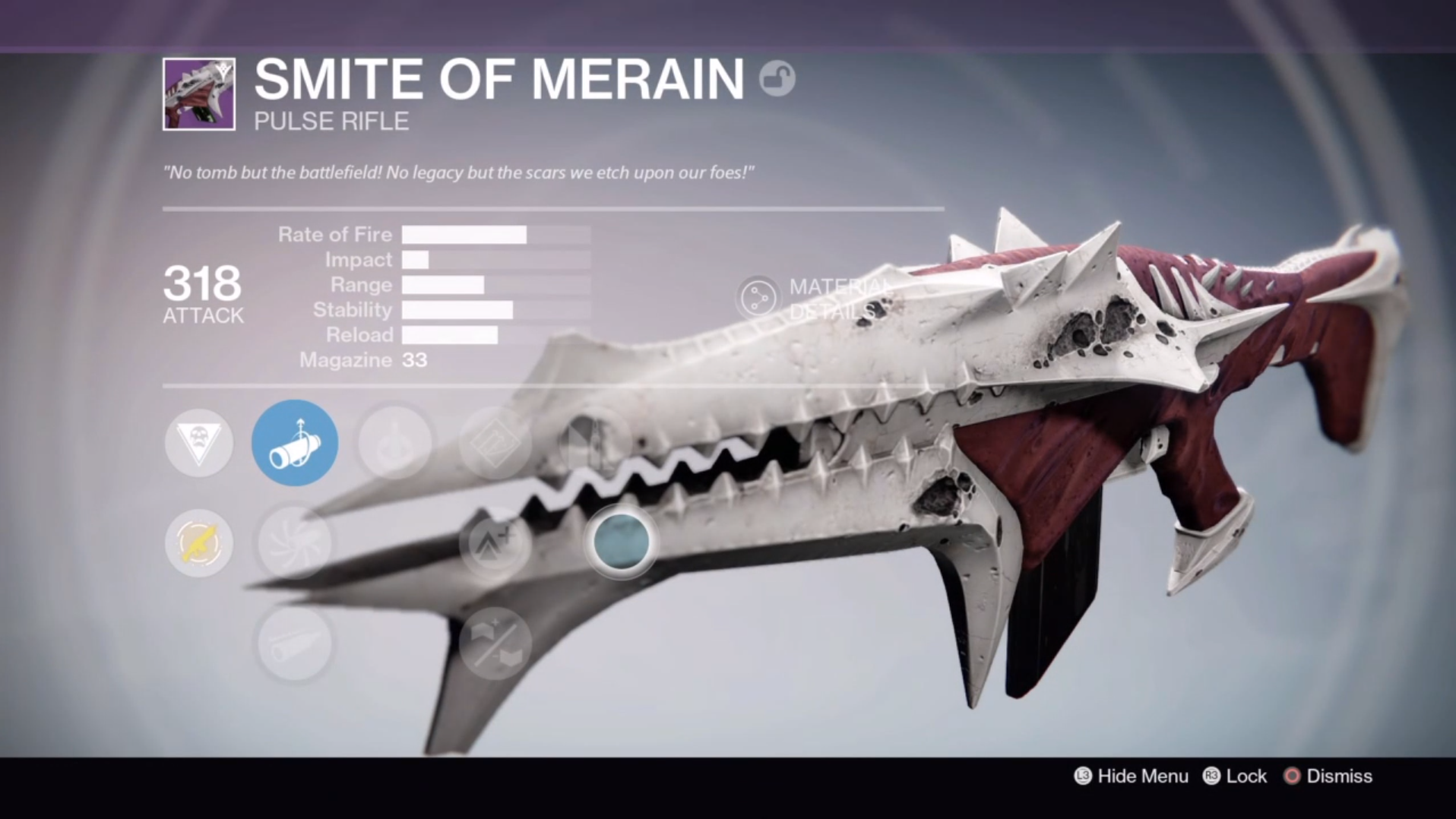
Task: Pick the faded swirl perk node
Action: point(295,543)
